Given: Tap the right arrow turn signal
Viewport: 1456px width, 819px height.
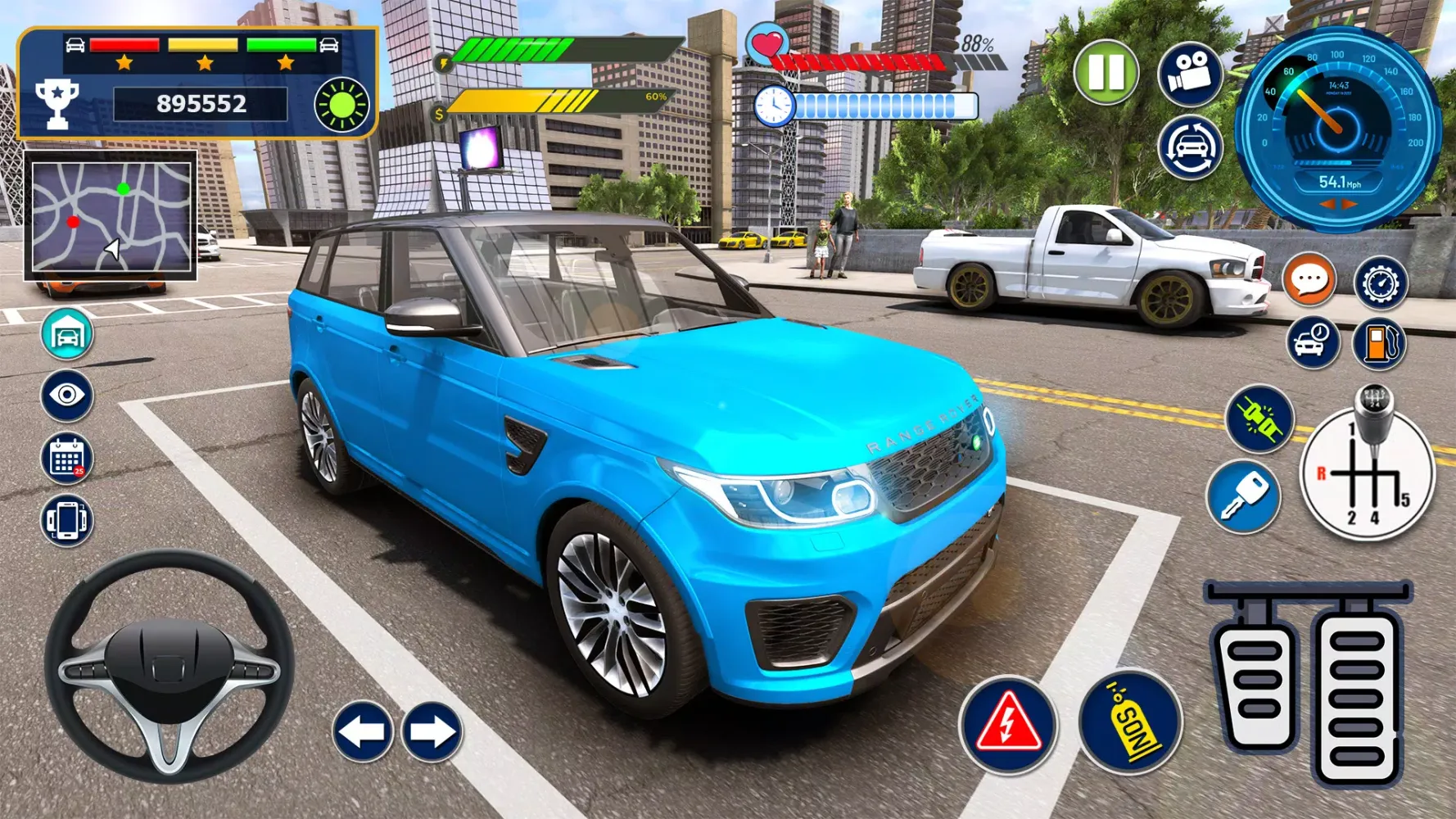Looking at the screenshot, I should (x=432, y=731).
